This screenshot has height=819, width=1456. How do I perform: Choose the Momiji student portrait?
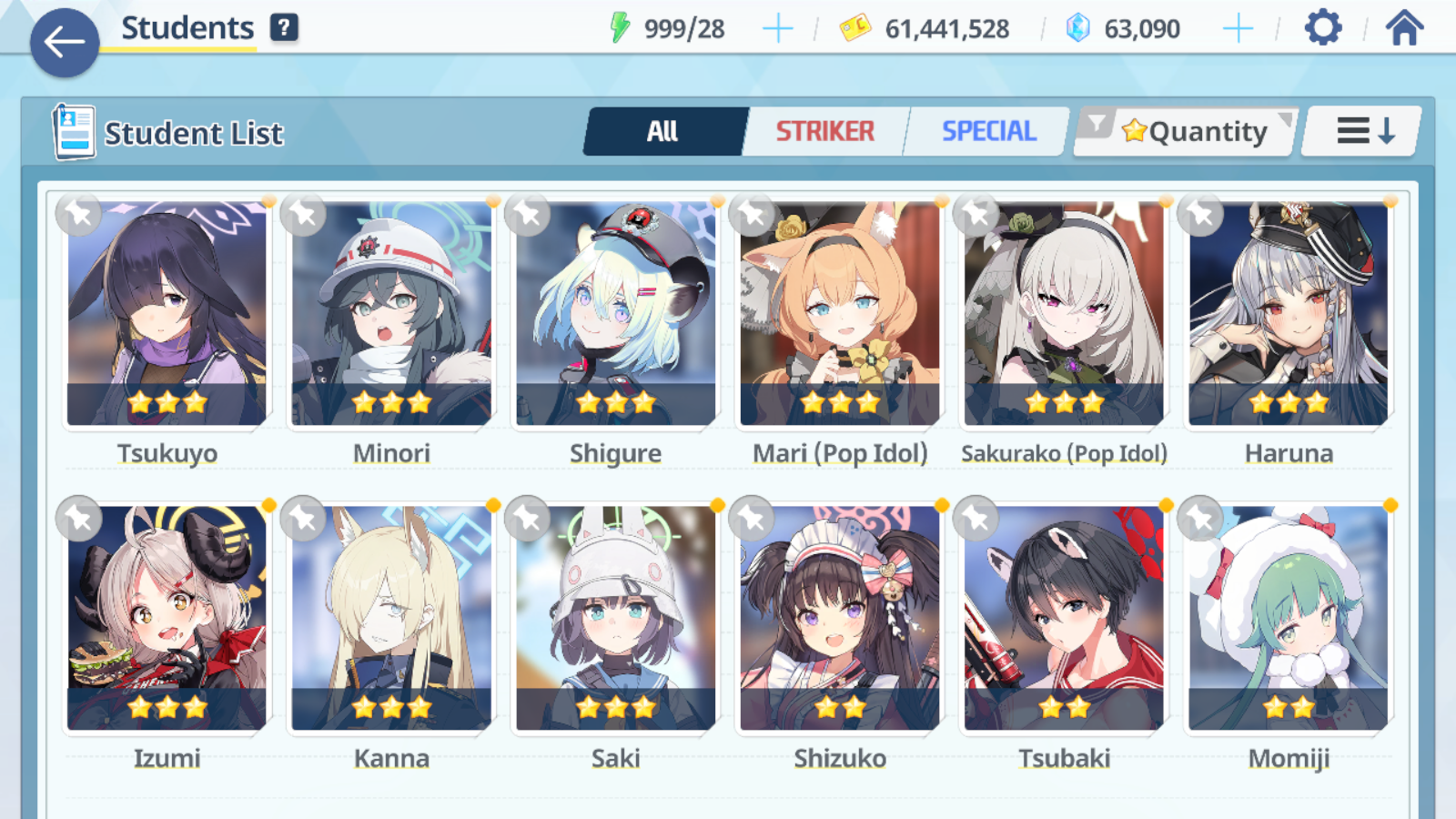point(1289,619)
